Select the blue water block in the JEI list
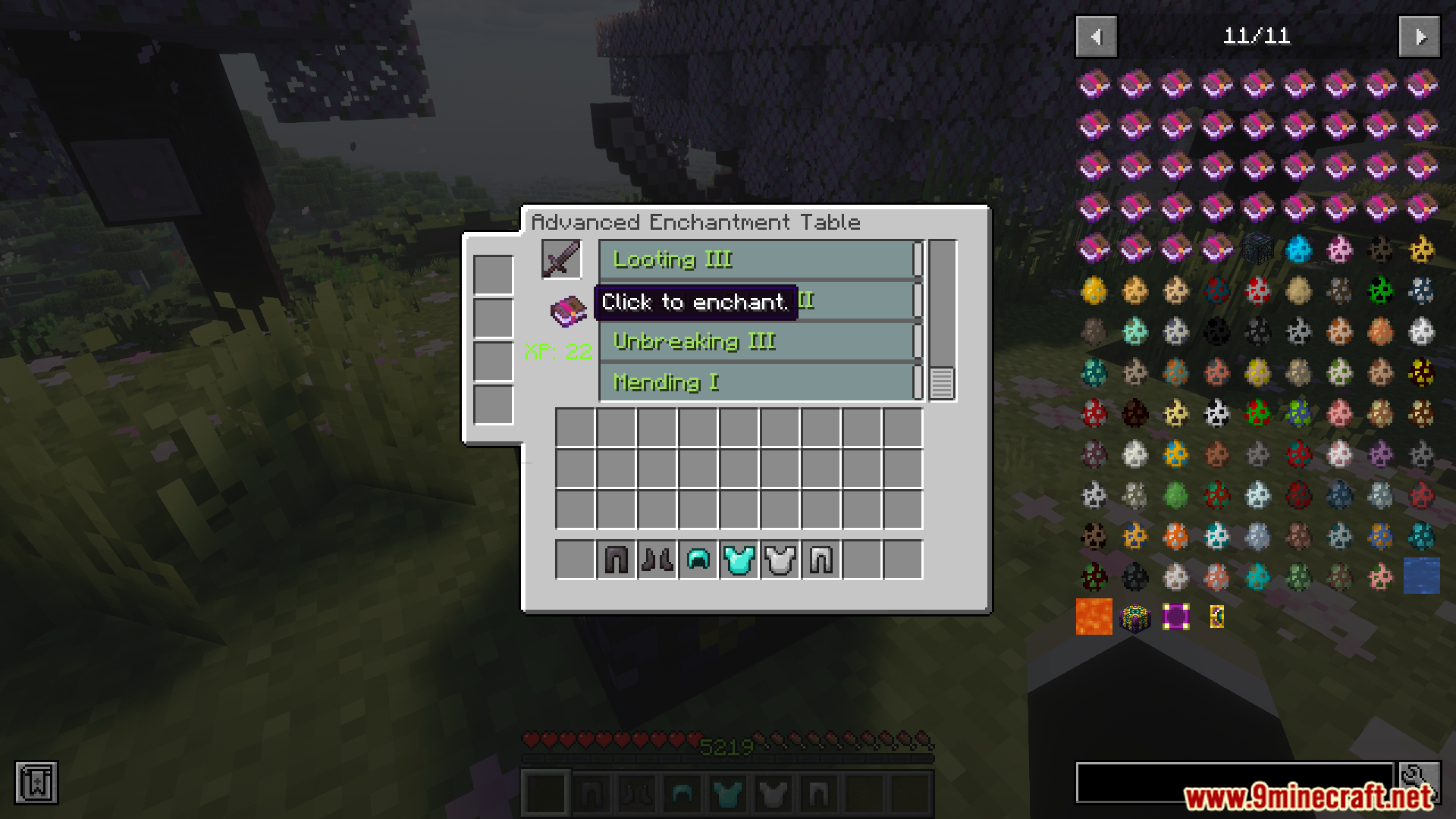1456x819 pixels. point(1422,576)
